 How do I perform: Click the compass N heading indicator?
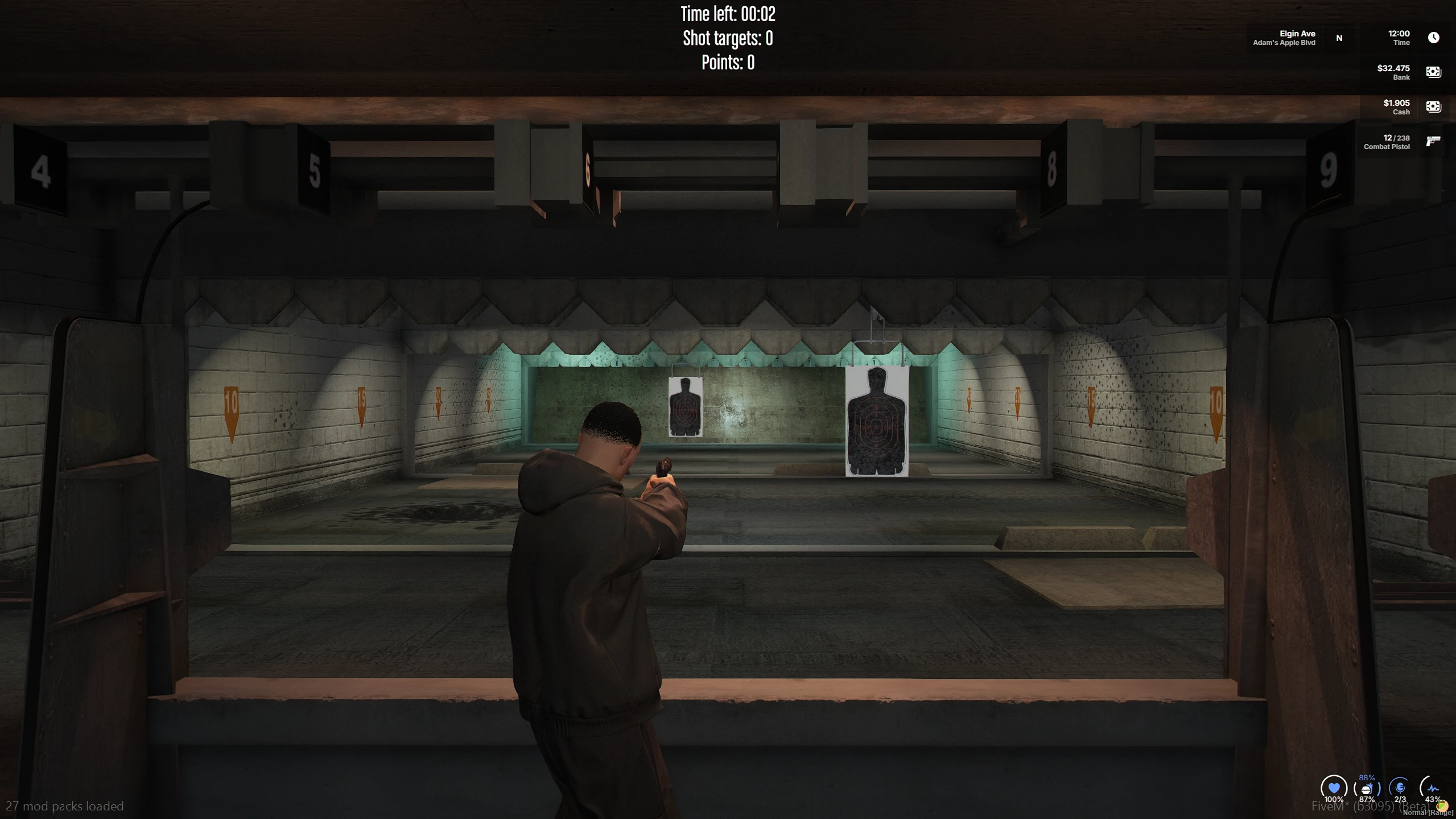[x=1339, y=38]
